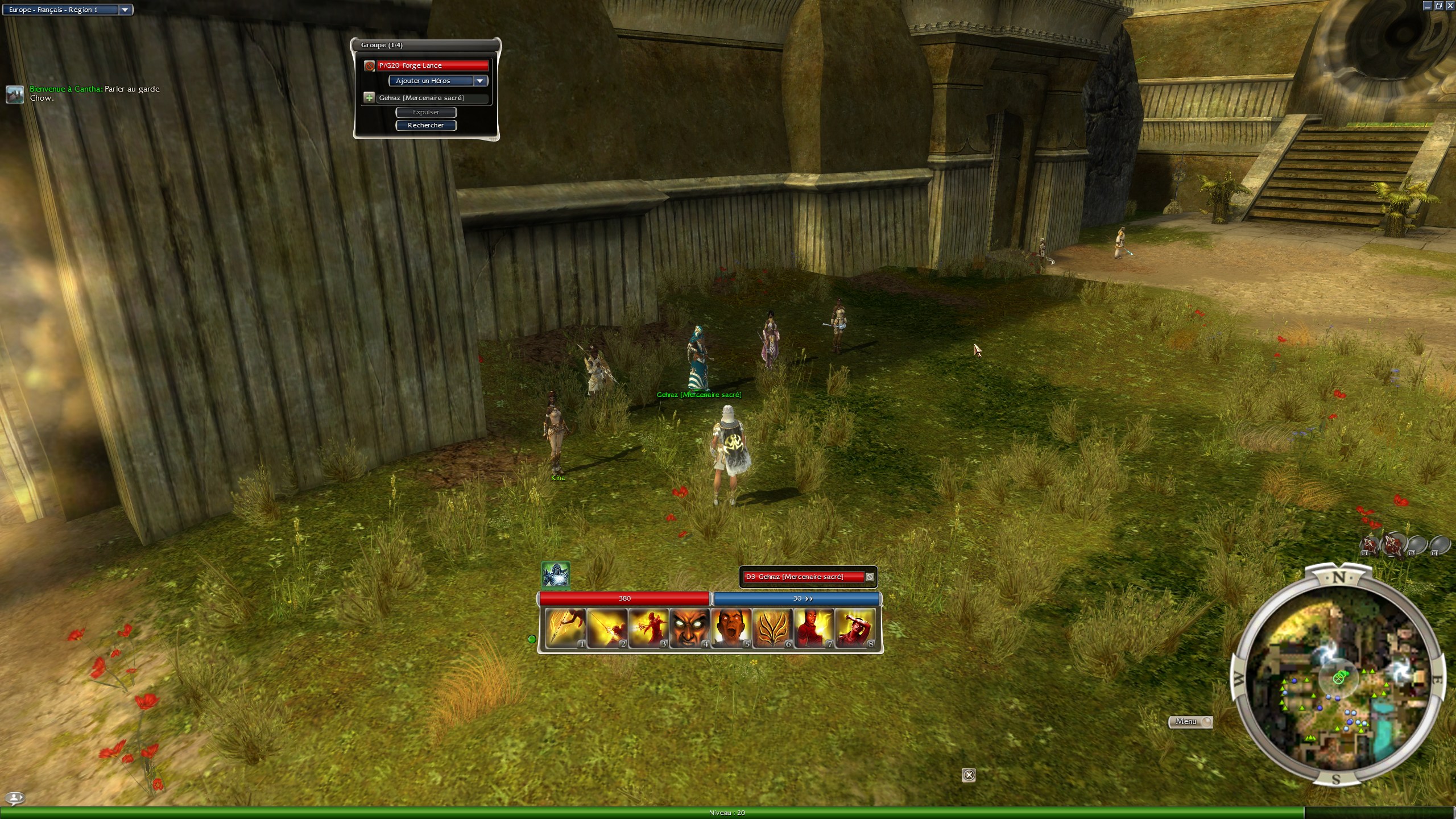Add Gehraz with the green plus icon

(x=369, y=98)
